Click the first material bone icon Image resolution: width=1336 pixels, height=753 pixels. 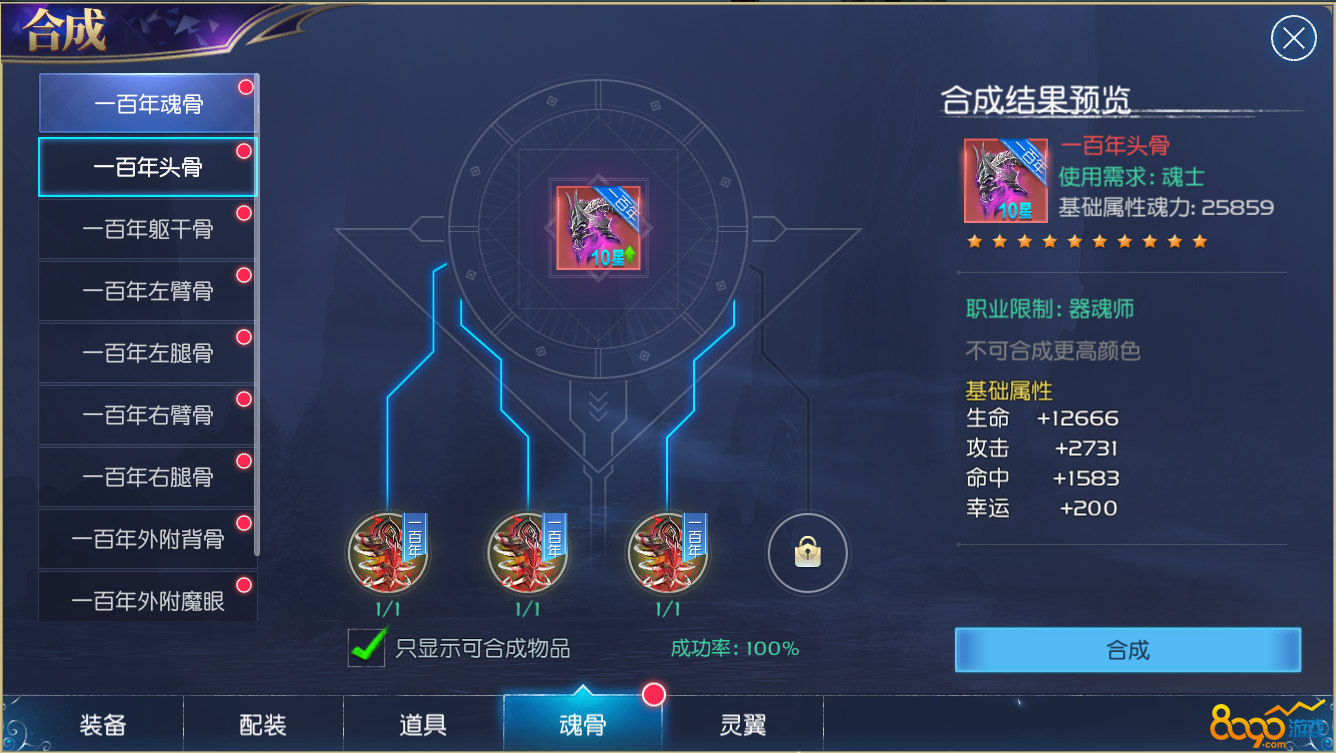[388, 555]
